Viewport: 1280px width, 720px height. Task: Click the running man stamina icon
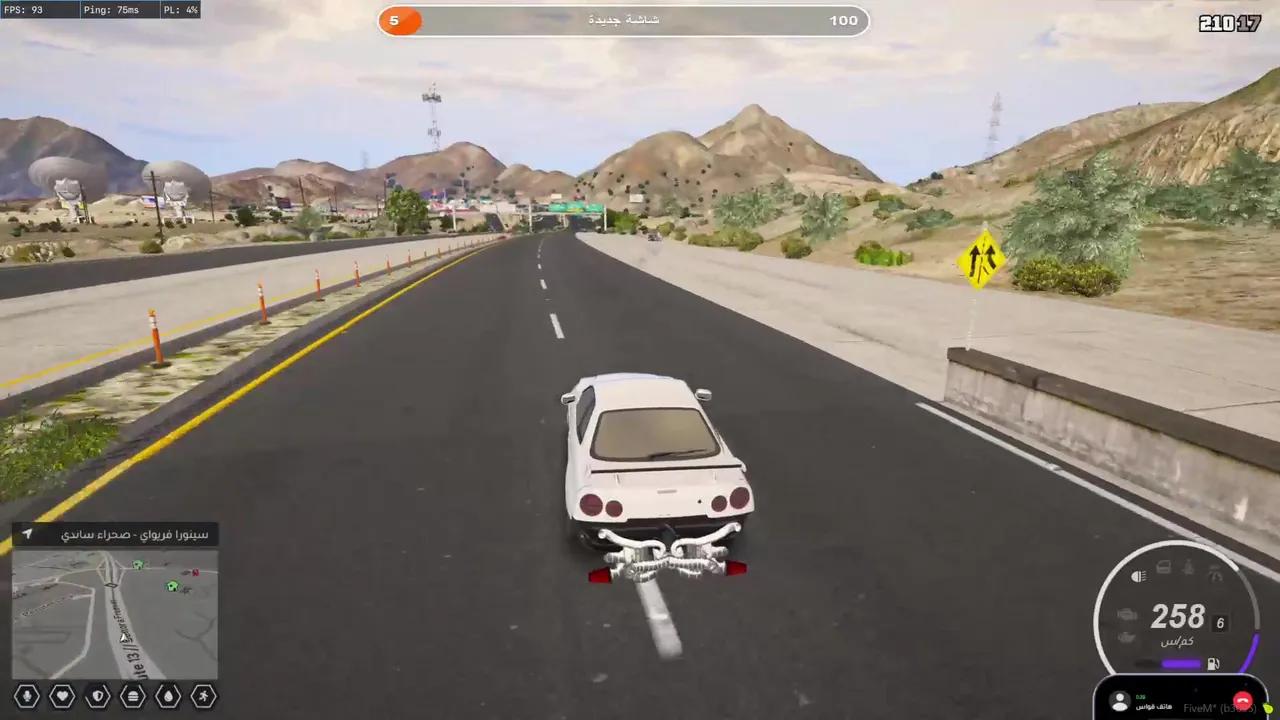click(204, 695)
